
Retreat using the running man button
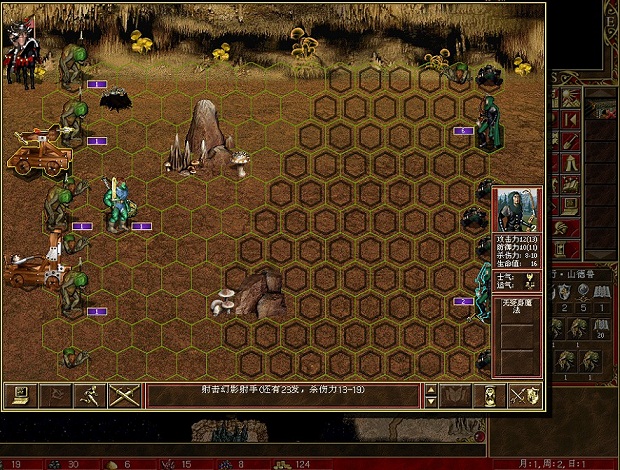[x=90, y=396]
